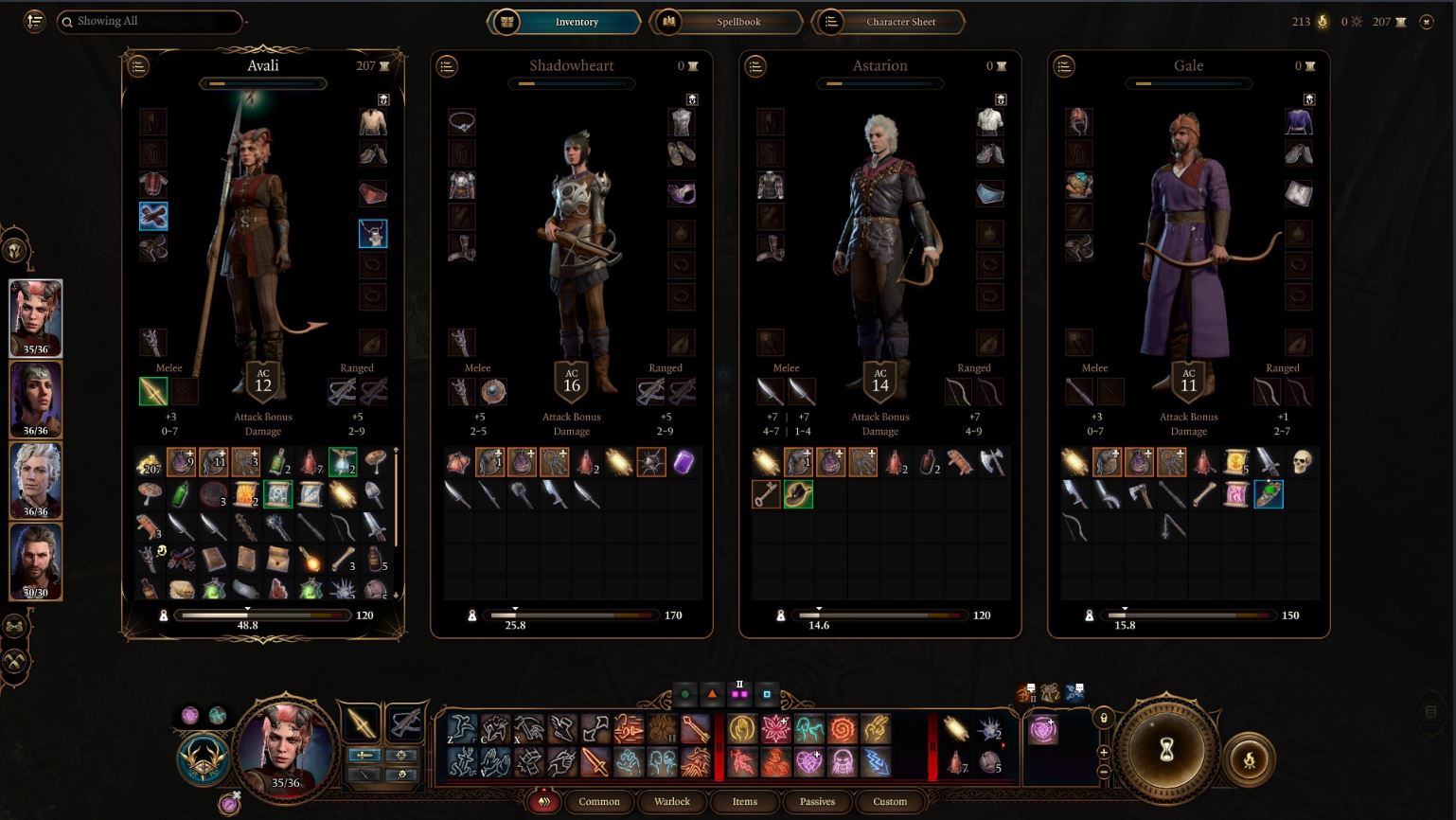Open Gale's inventory options menu
Screen dimensions: 1456x820
click(1064, 66)
